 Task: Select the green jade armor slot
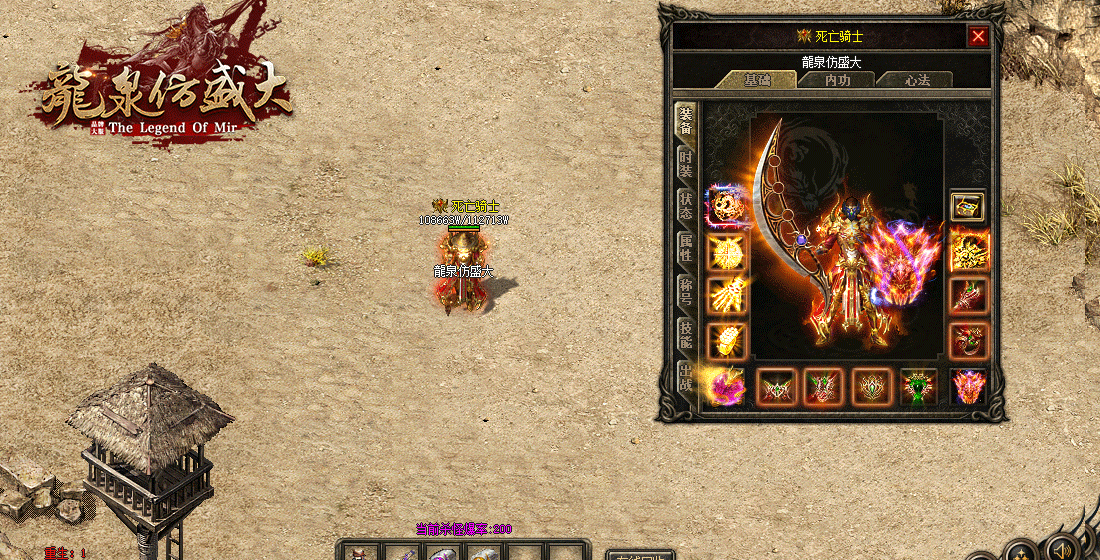click(x=919, y=386)
